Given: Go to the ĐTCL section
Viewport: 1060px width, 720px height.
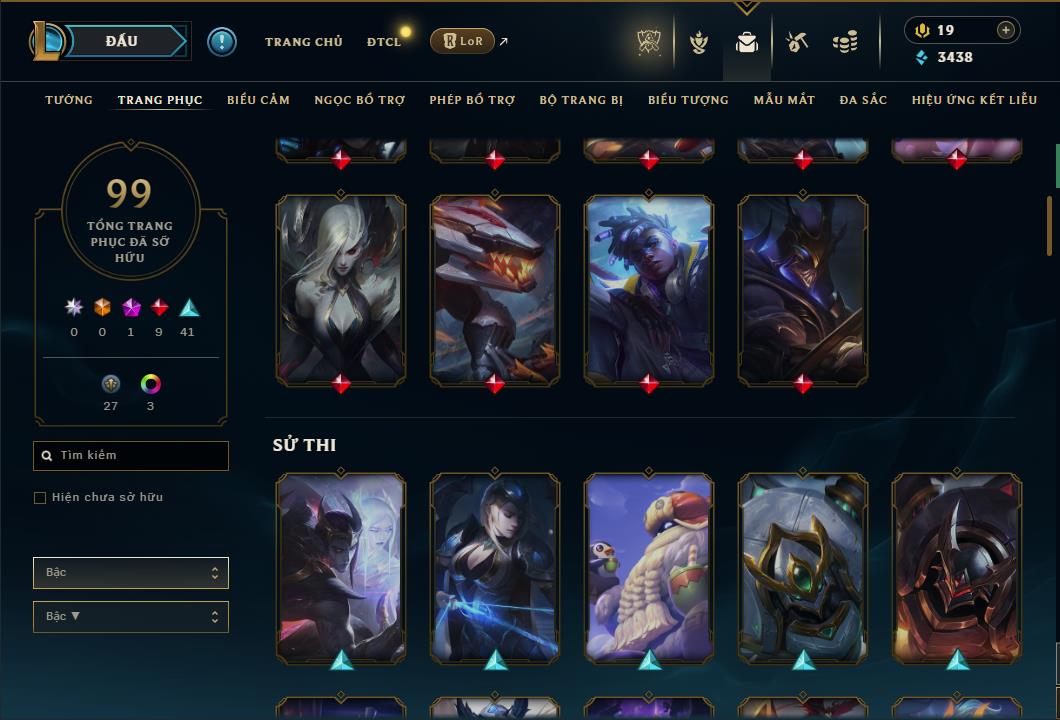Looking at the screenshot, I should [383, 42].
